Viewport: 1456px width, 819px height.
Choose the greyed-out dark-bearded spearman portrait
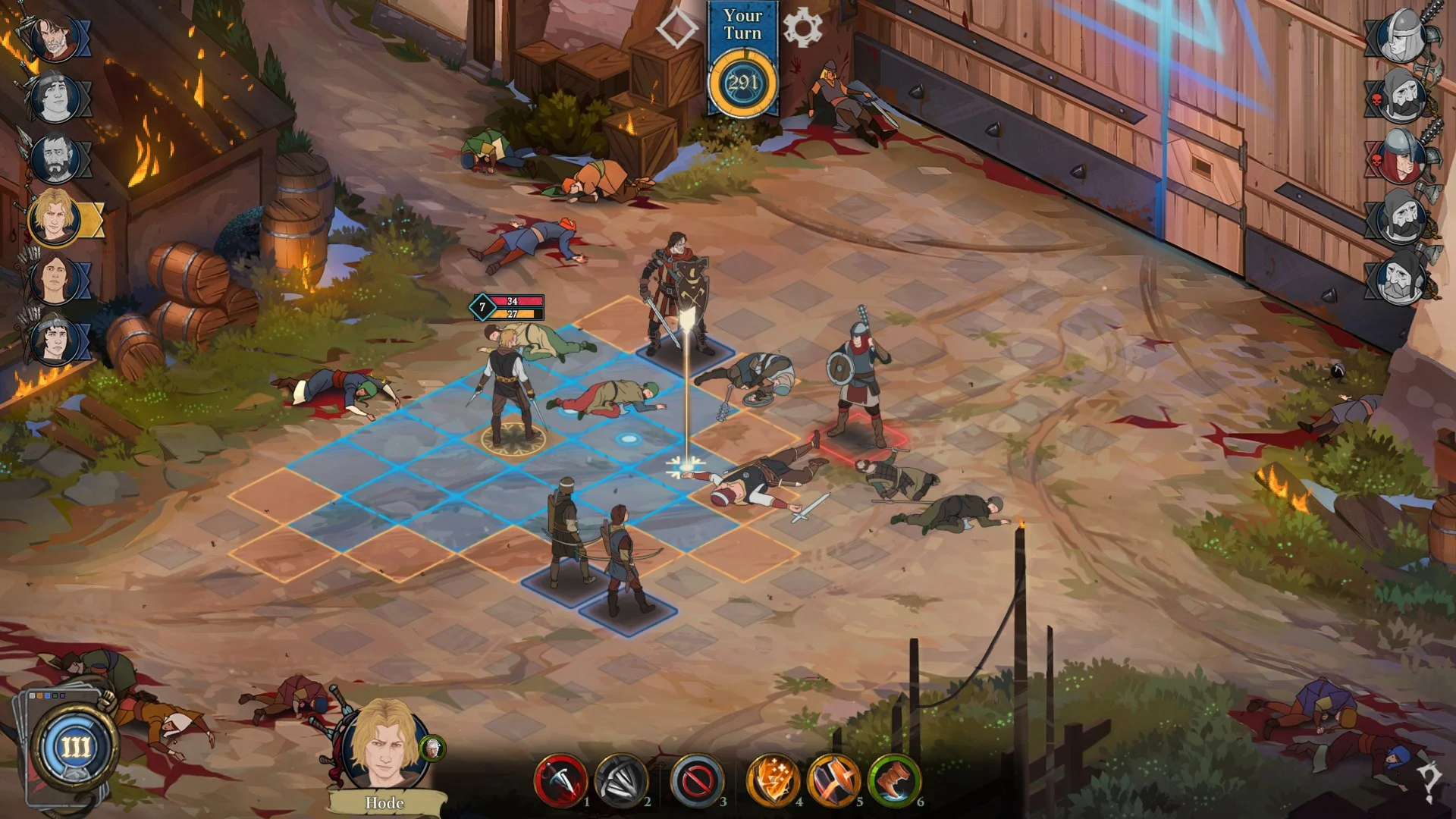[x=55, y=158]
